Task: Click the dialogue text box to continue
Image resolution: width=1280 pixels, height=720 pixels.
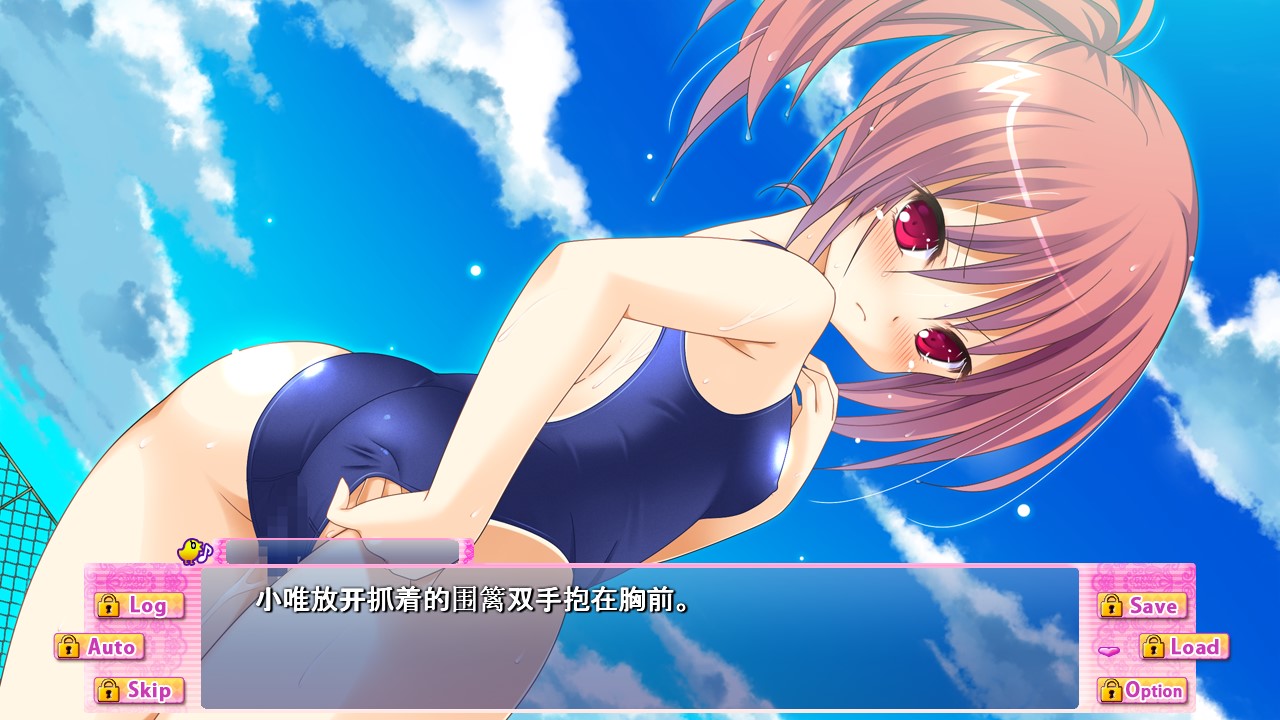Action: click(x=640, y=640)
